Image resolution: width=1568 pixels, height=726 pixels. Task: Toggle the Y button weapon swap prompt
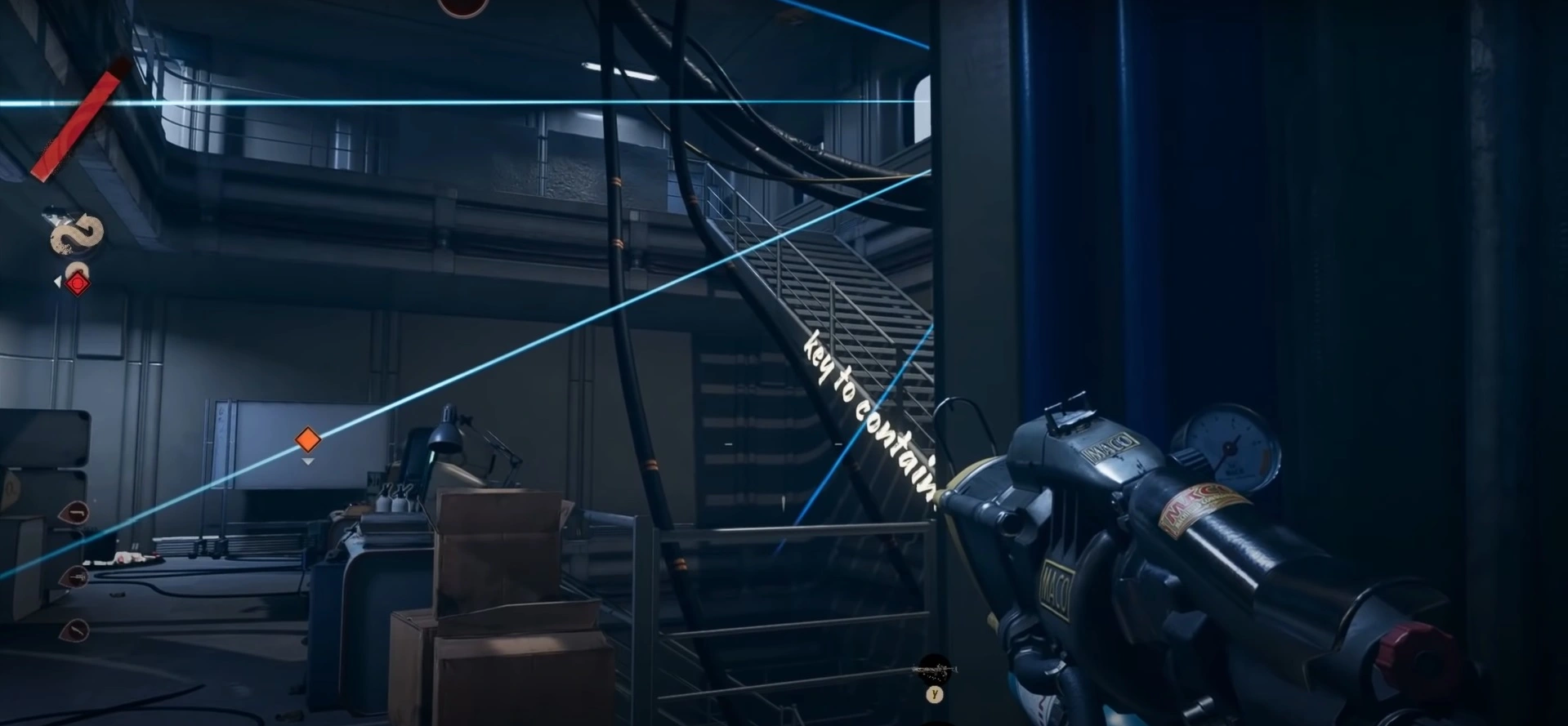click(936, 694)
